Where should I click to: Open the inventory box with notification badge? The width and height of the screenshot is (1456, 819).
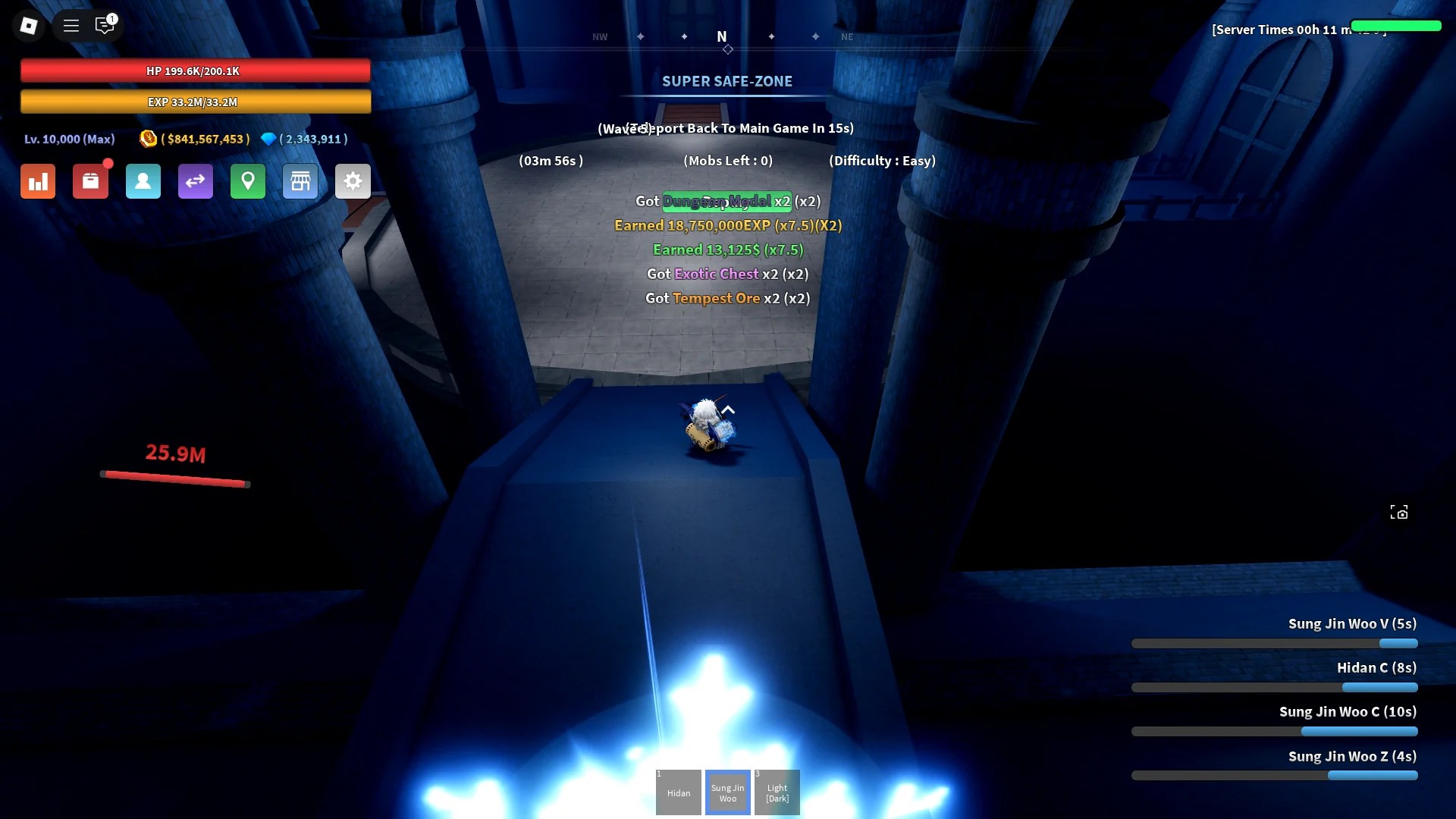pos(90,181)
